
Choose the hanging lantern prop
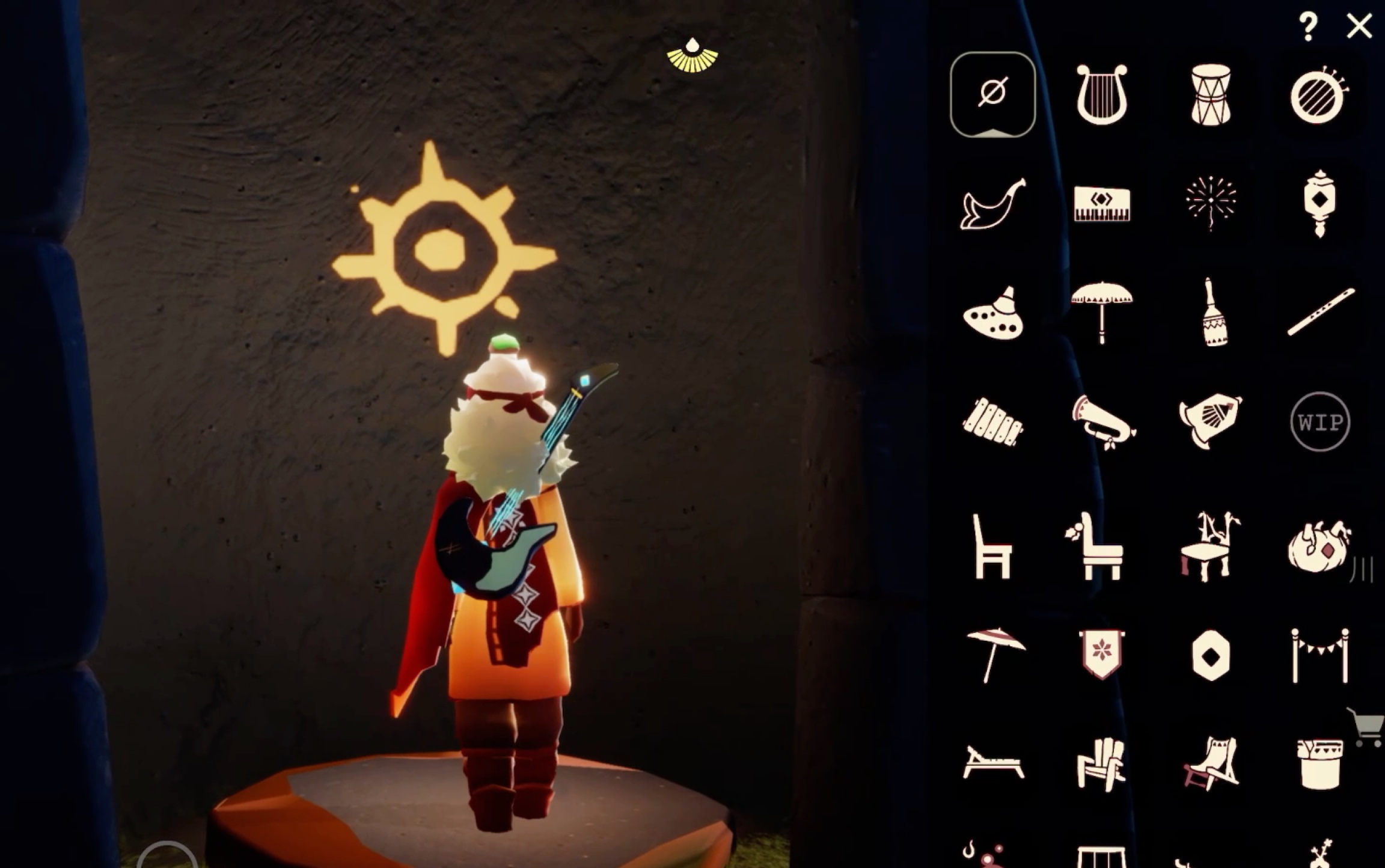tap(1319, 203)
